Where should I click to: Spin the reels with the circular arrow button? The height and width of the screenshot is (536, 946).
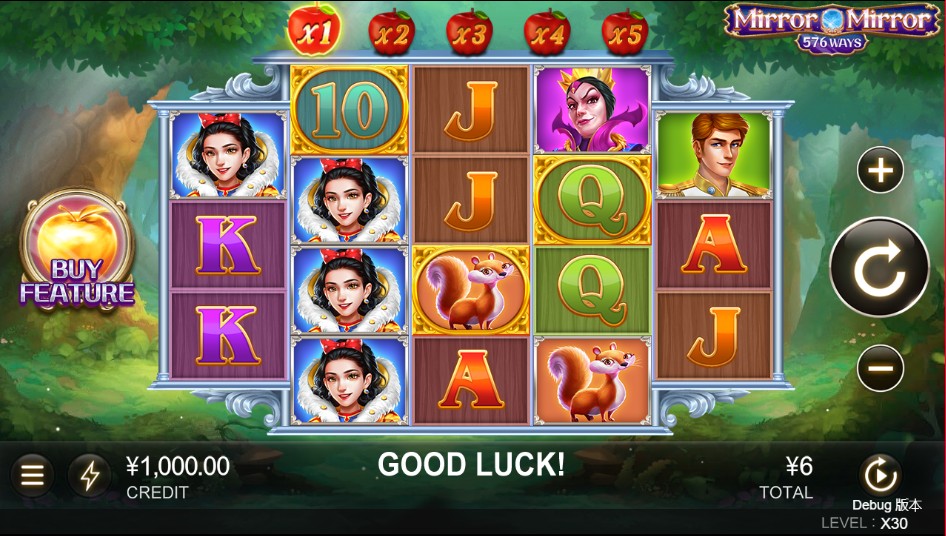point(880,268)
